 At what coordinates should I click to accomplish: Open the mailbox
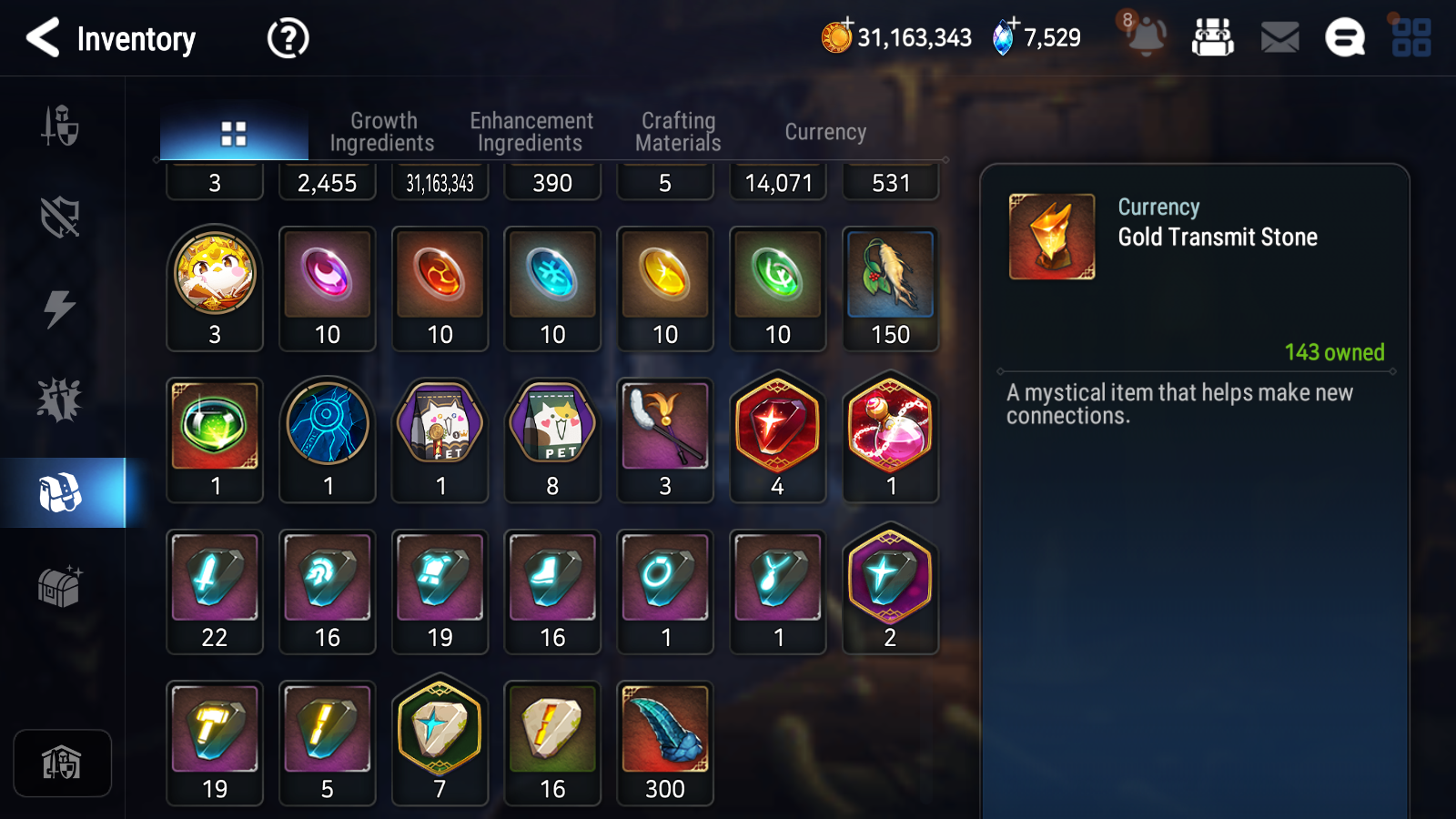1278,38
